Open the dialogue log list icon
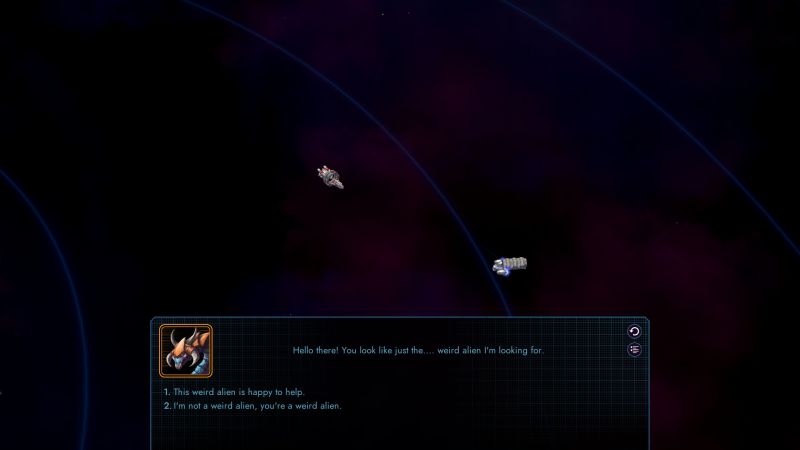 pos(634,349)
